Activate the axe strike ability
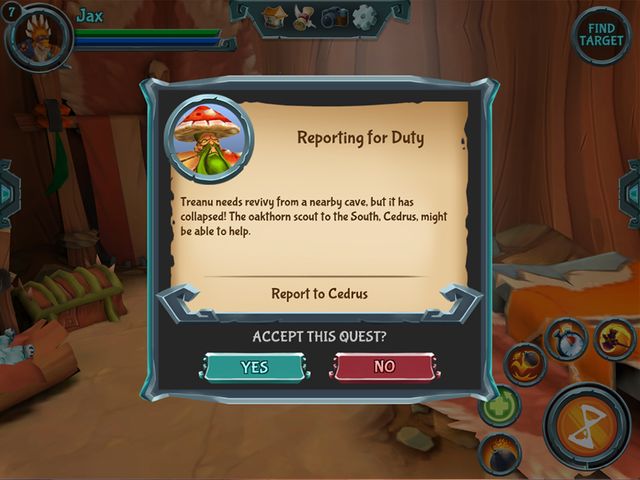Image resolution: width=640 pixels, height=480 pixels. (614, 339)
